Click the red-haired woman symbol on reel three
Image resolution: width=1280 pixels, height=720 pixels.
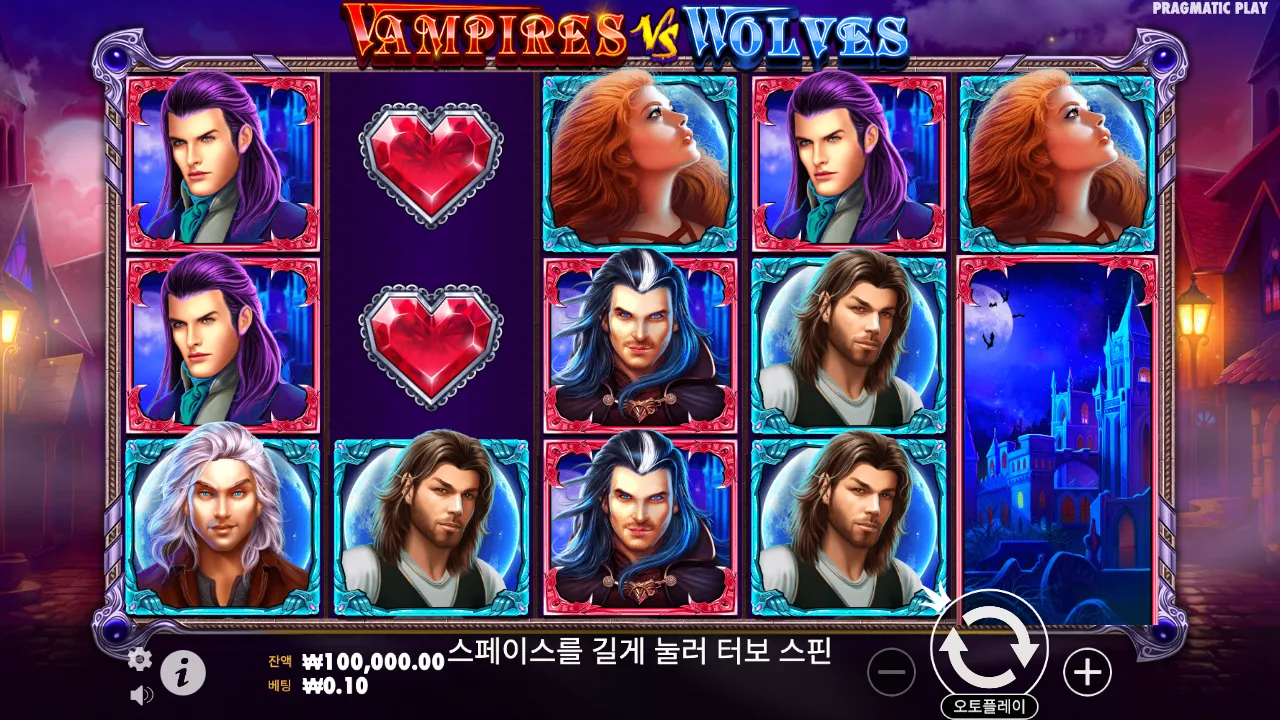pos(645,160)
